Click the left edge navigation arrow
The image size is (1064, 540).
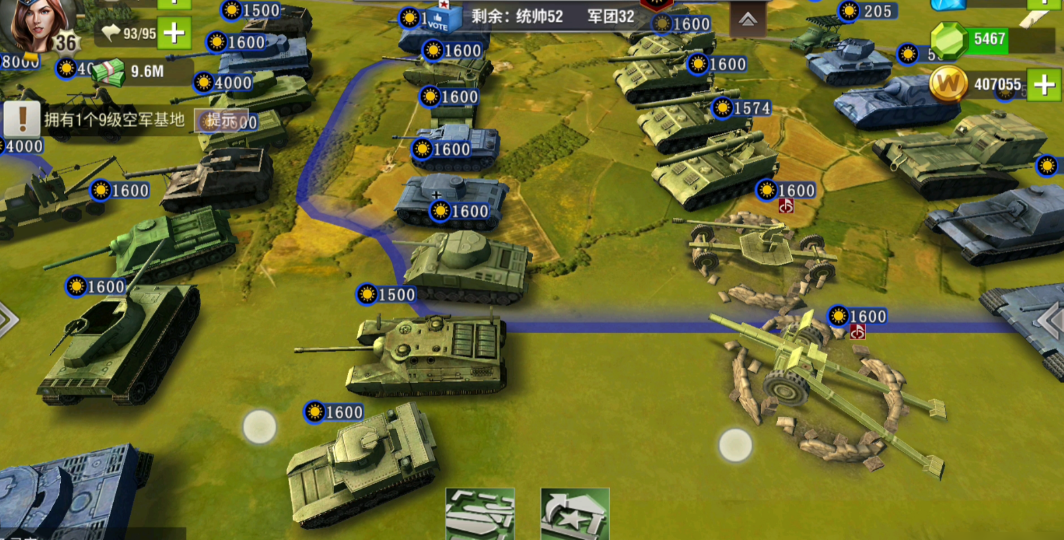click(8, 320)
